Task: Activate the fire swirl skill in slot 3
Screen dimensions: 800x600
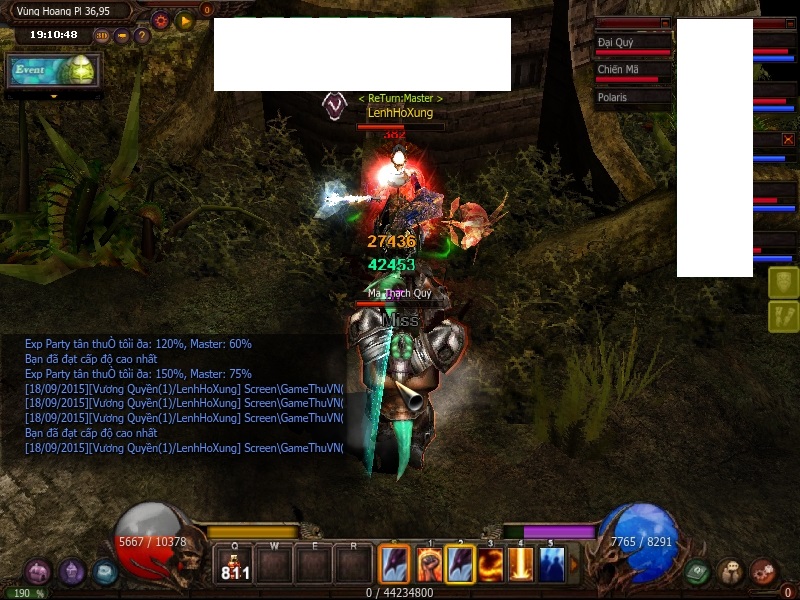Action: tap(491, 565)
